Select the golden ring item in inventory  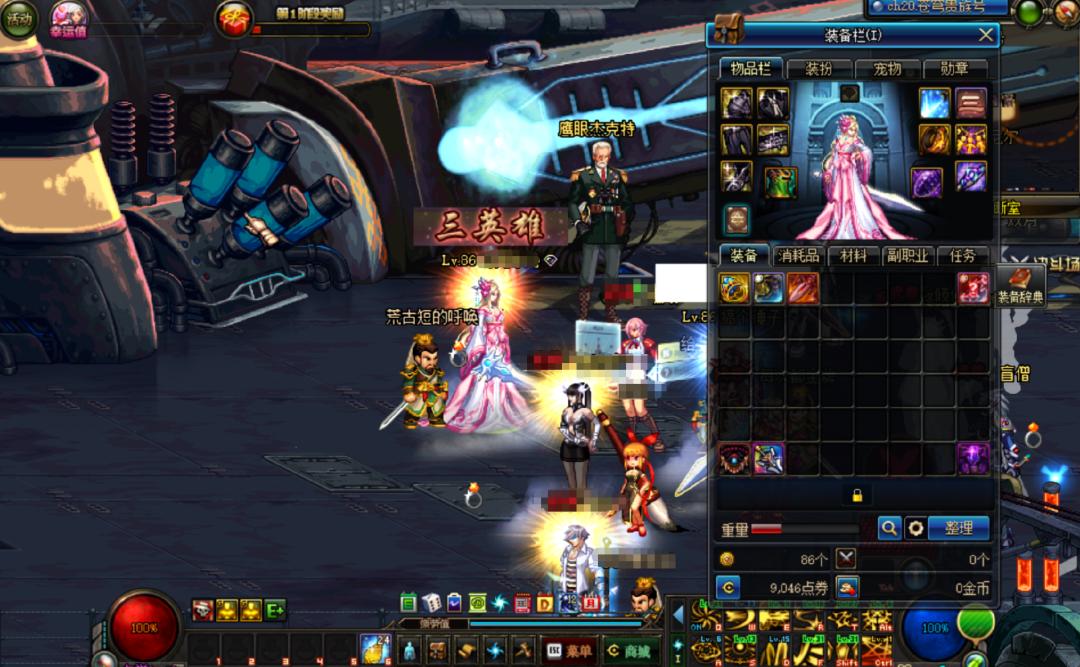(x=735, y=288)
